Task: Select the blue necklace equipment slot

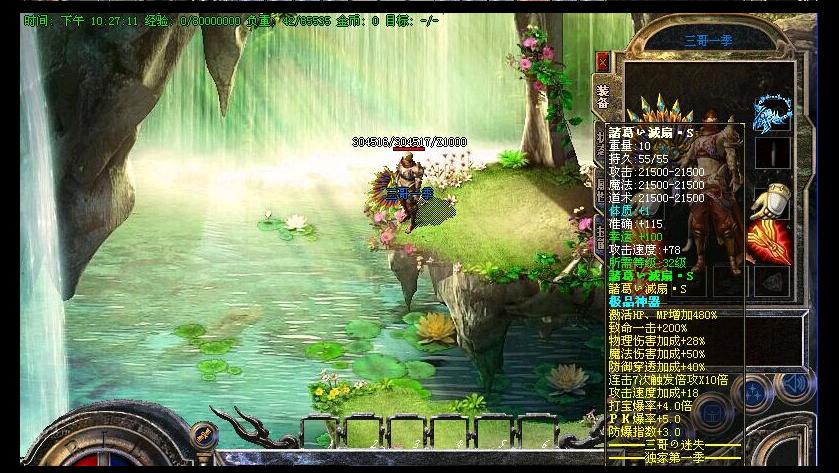Action: pos(772,112)
